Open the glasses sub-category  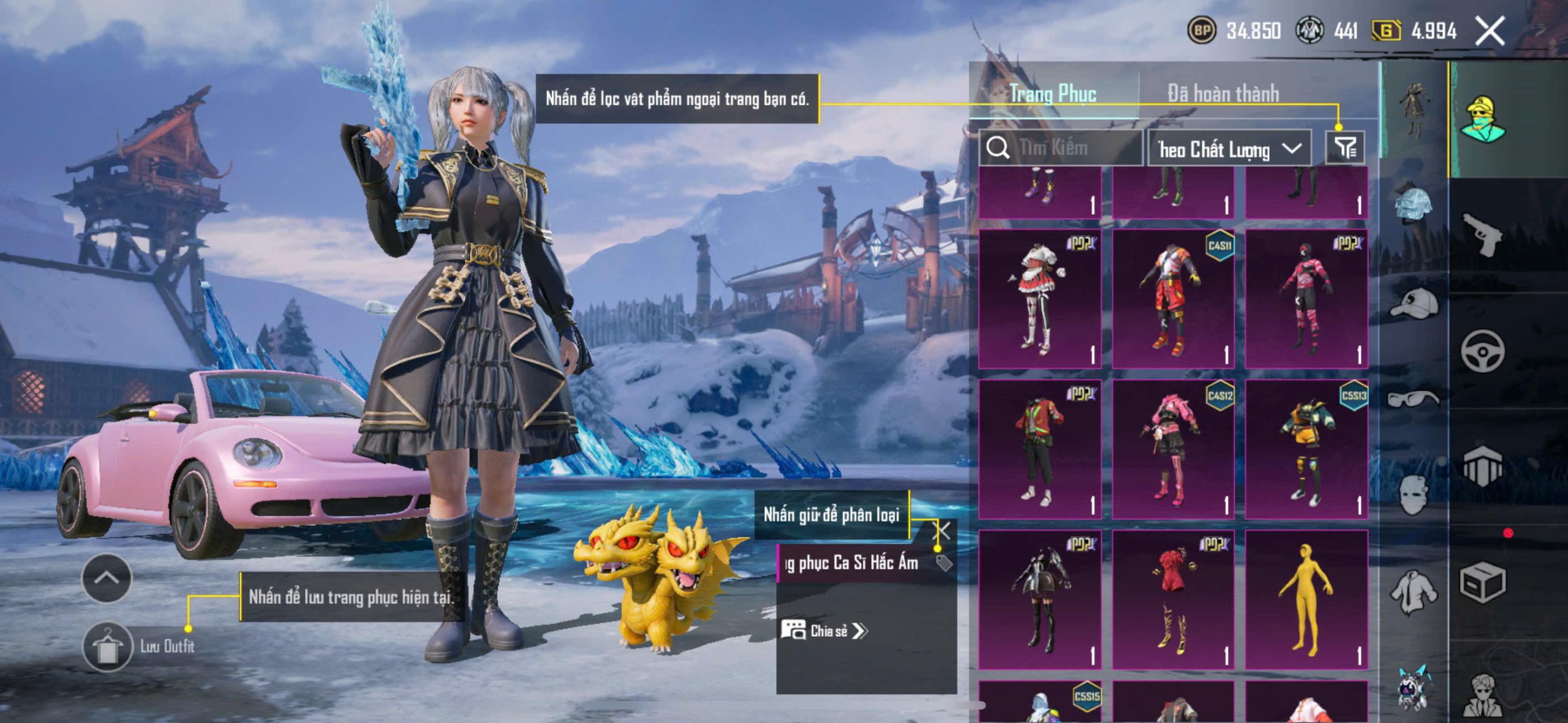tap(1412, 399)
